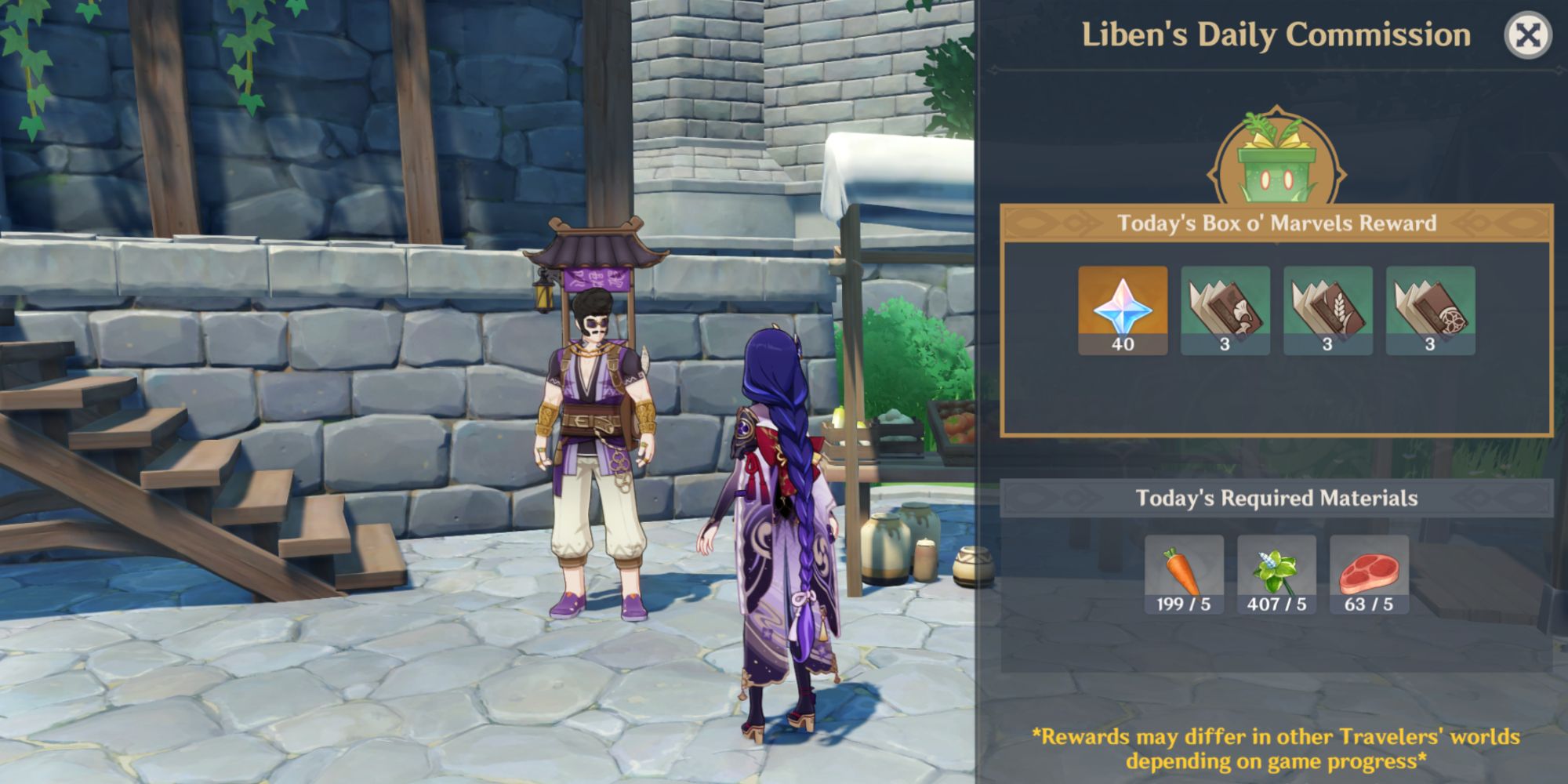The width and height of the screenshot is (1568, 784).
Task: Inspect the talent book with circular knot emblem
Action: coord(1430,310)
